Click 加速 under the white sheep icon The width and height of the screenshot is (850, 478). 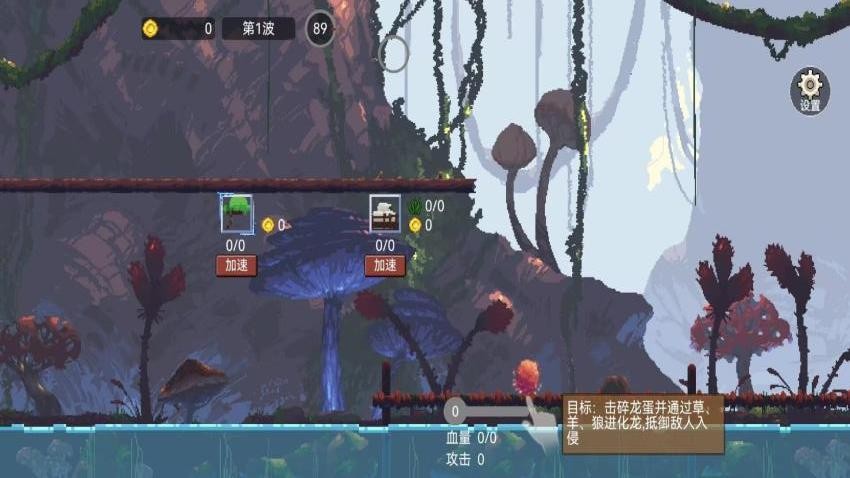click(385, 265)
